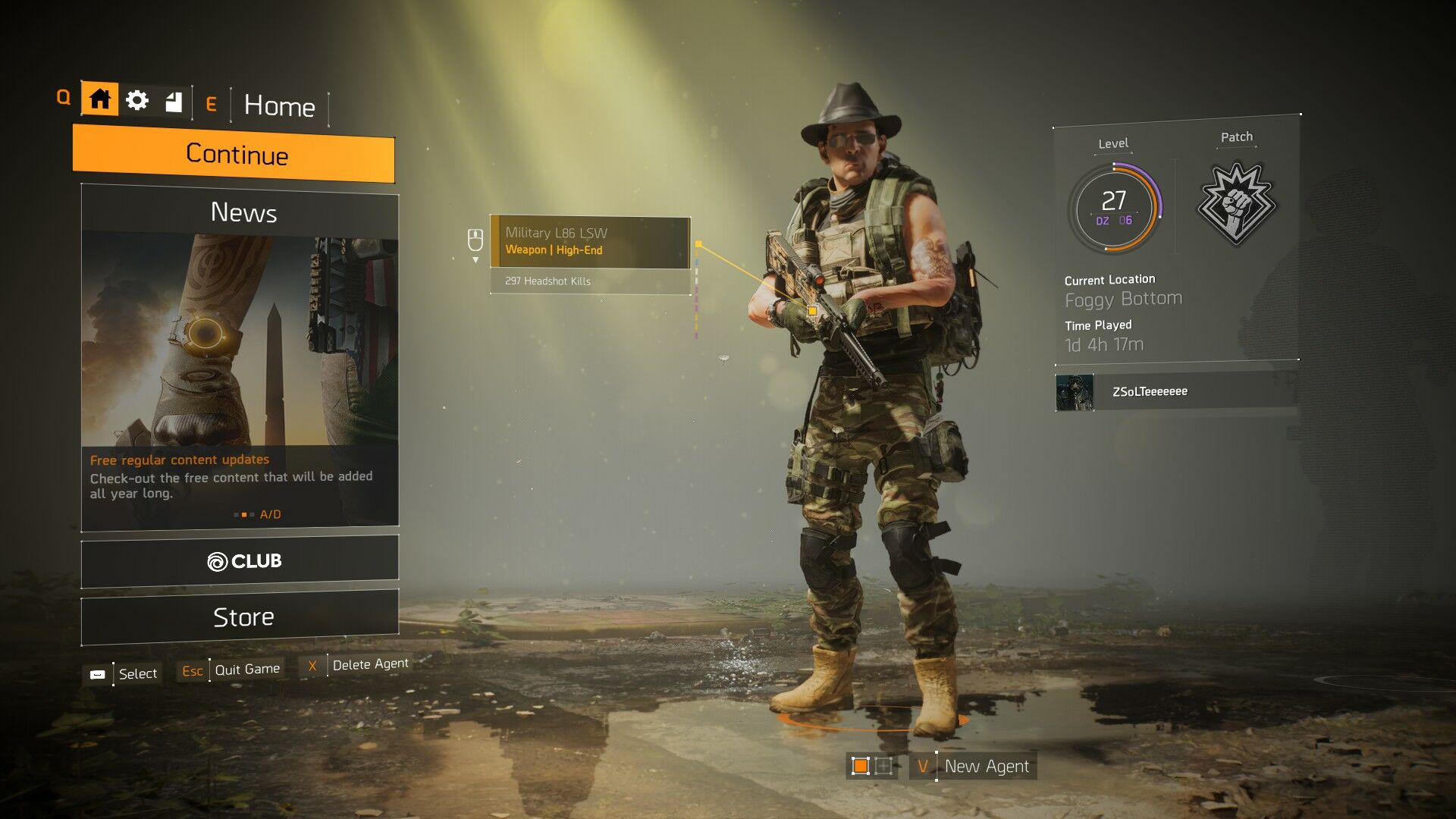Select the Military L86 LSW weapon panel

pyautogui.click(x=590, y=242)
